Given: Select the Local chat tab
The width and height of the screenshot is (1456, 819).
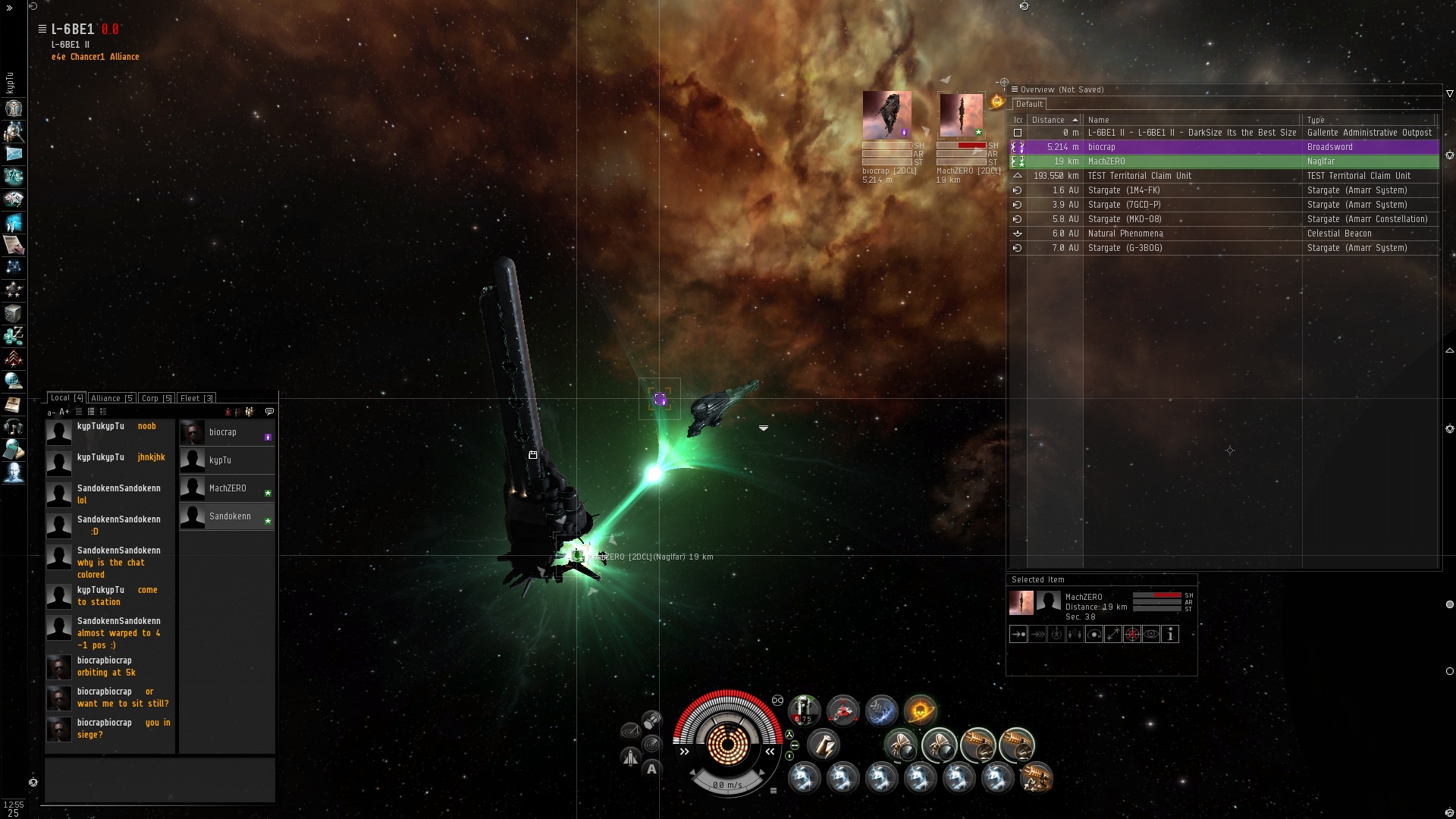Looking at the screenshot, I should (x=67, y=398).
